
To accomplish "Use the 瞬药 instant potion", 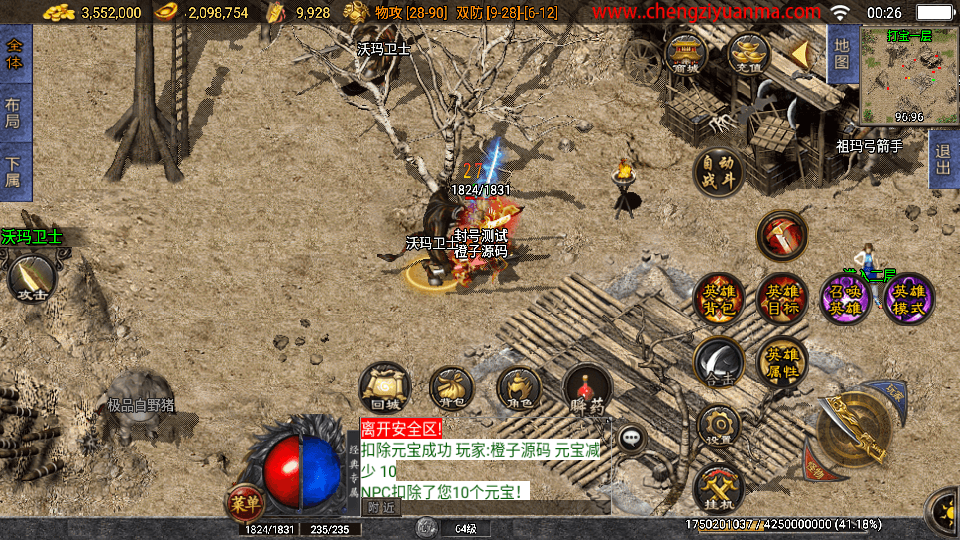I will (x=587, y=388).
